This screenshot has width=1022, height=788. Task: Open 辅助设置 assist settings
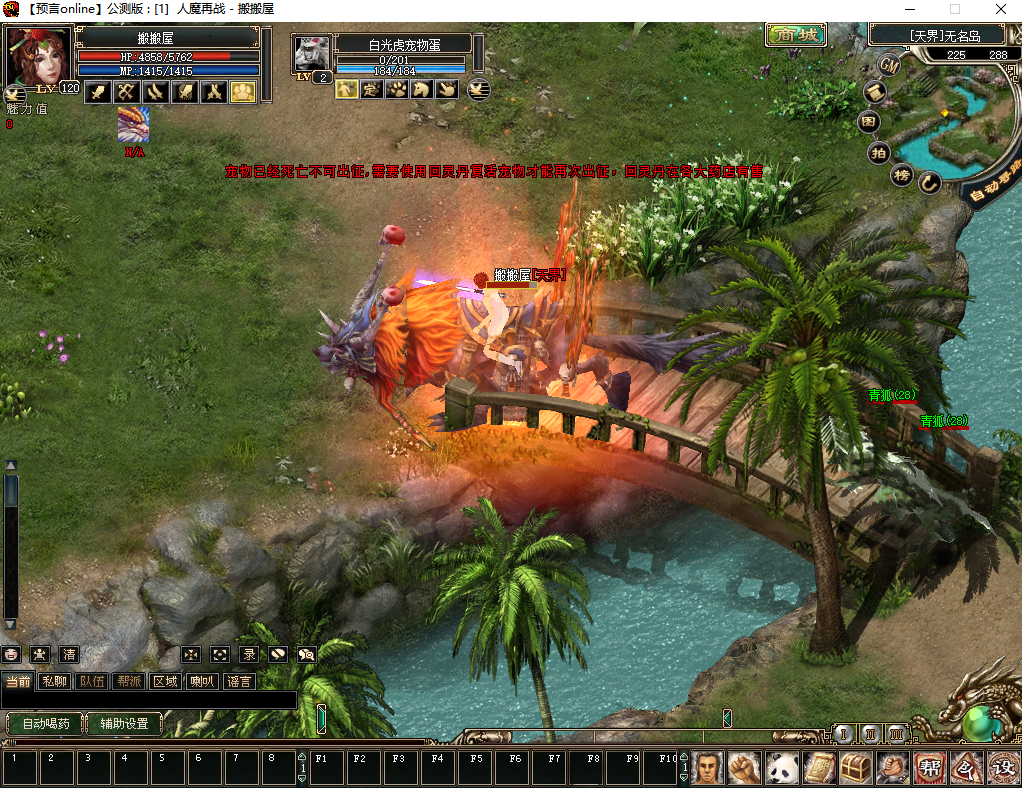pos(124,723)
